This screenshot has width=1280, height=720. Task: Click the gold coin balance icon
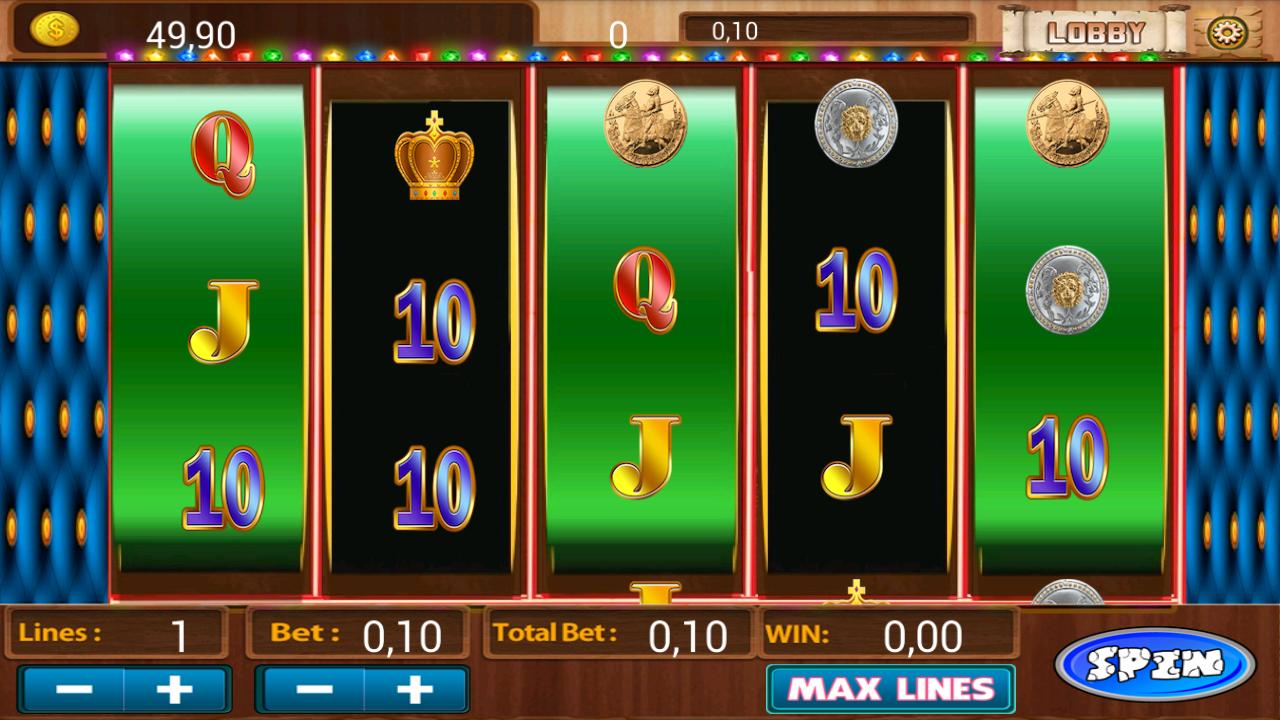(55, 28)
